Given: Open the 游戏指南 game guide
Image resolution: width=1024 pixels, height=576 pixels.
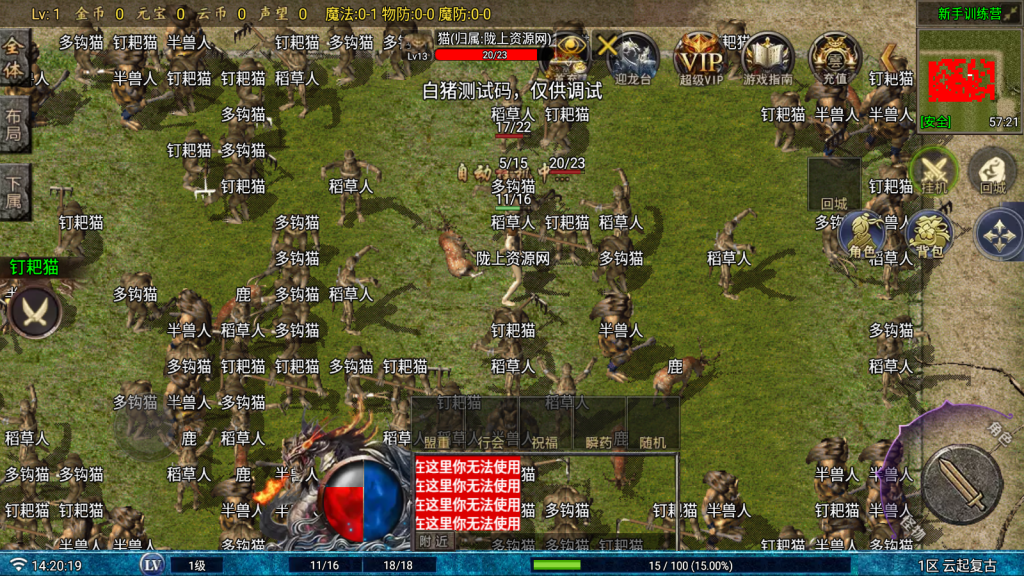Looking at the screenshot, I should pos(768,56).
